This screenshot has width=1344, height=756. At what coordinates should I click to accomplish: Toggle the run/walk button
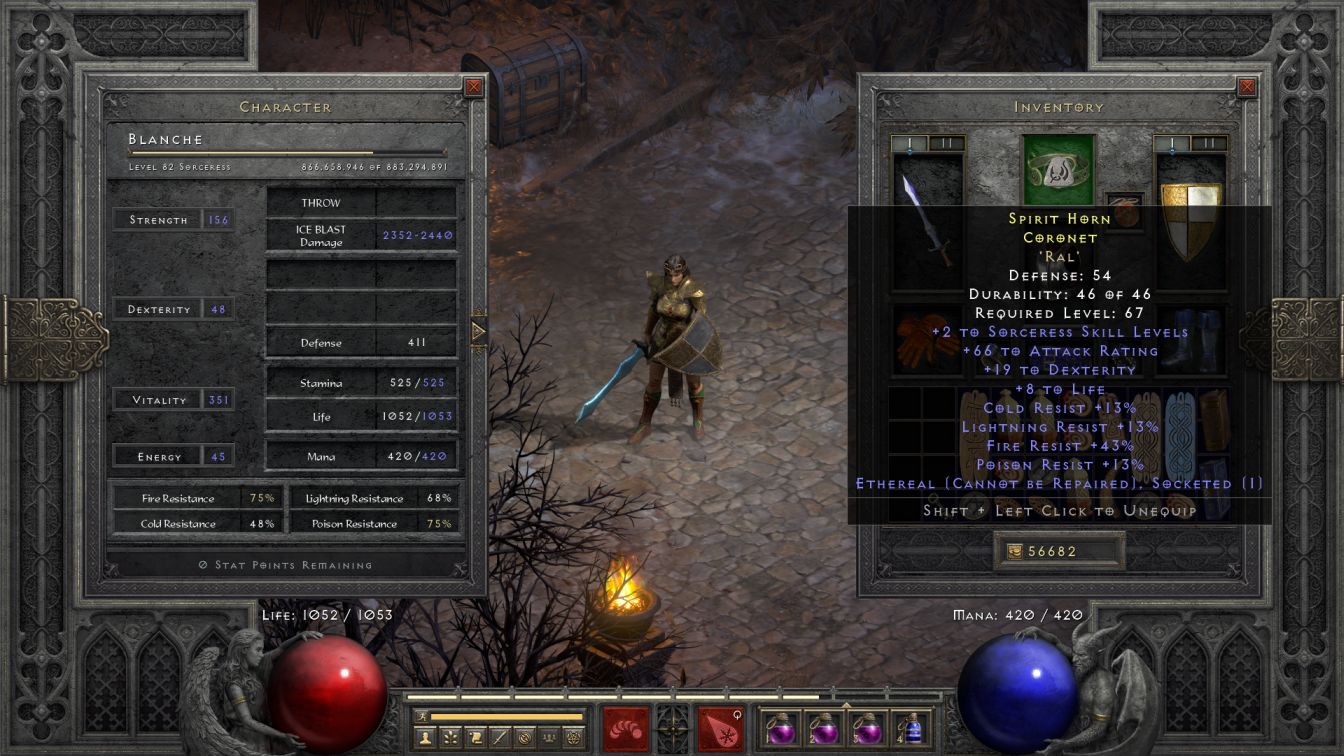tap(421, 716)
